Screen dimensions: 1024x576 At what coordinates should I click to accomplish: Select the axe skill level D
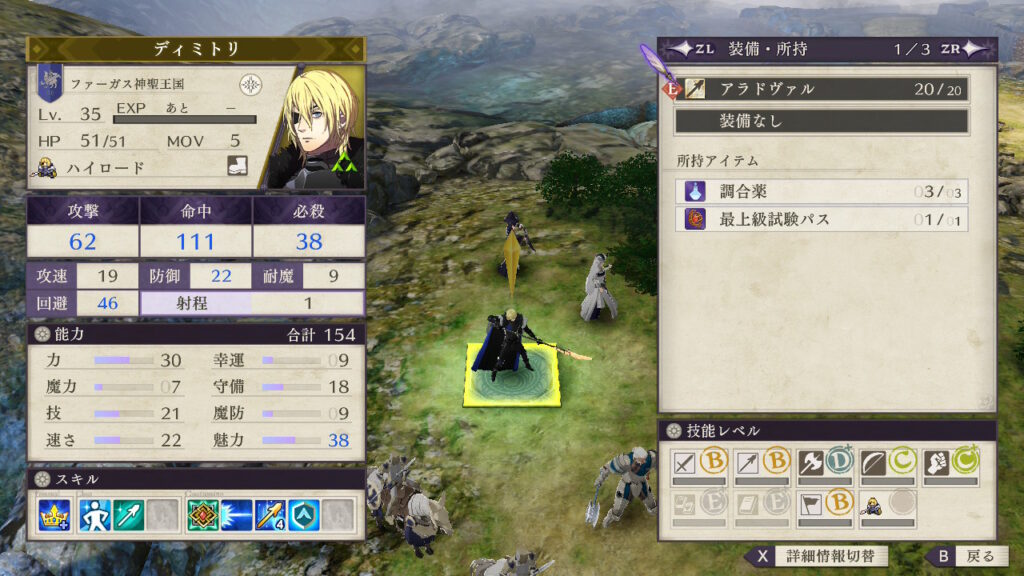click(824, 464)
